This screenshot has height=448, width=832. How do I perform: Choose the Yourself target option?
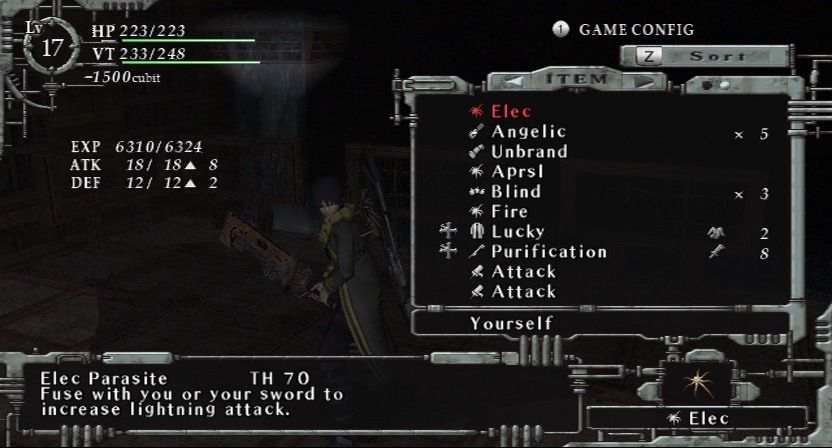pos(510,324)
